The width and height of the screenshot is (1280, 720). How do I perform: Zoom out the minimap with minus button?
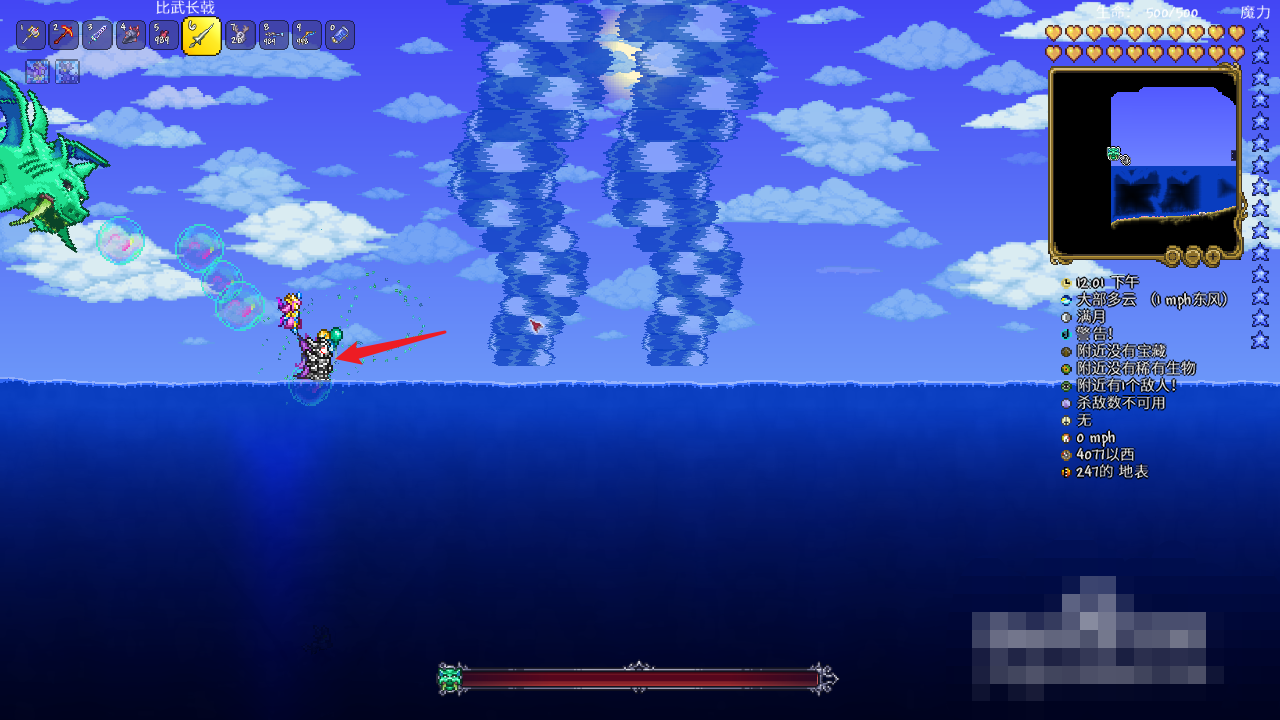click(x=1193, y=256)
